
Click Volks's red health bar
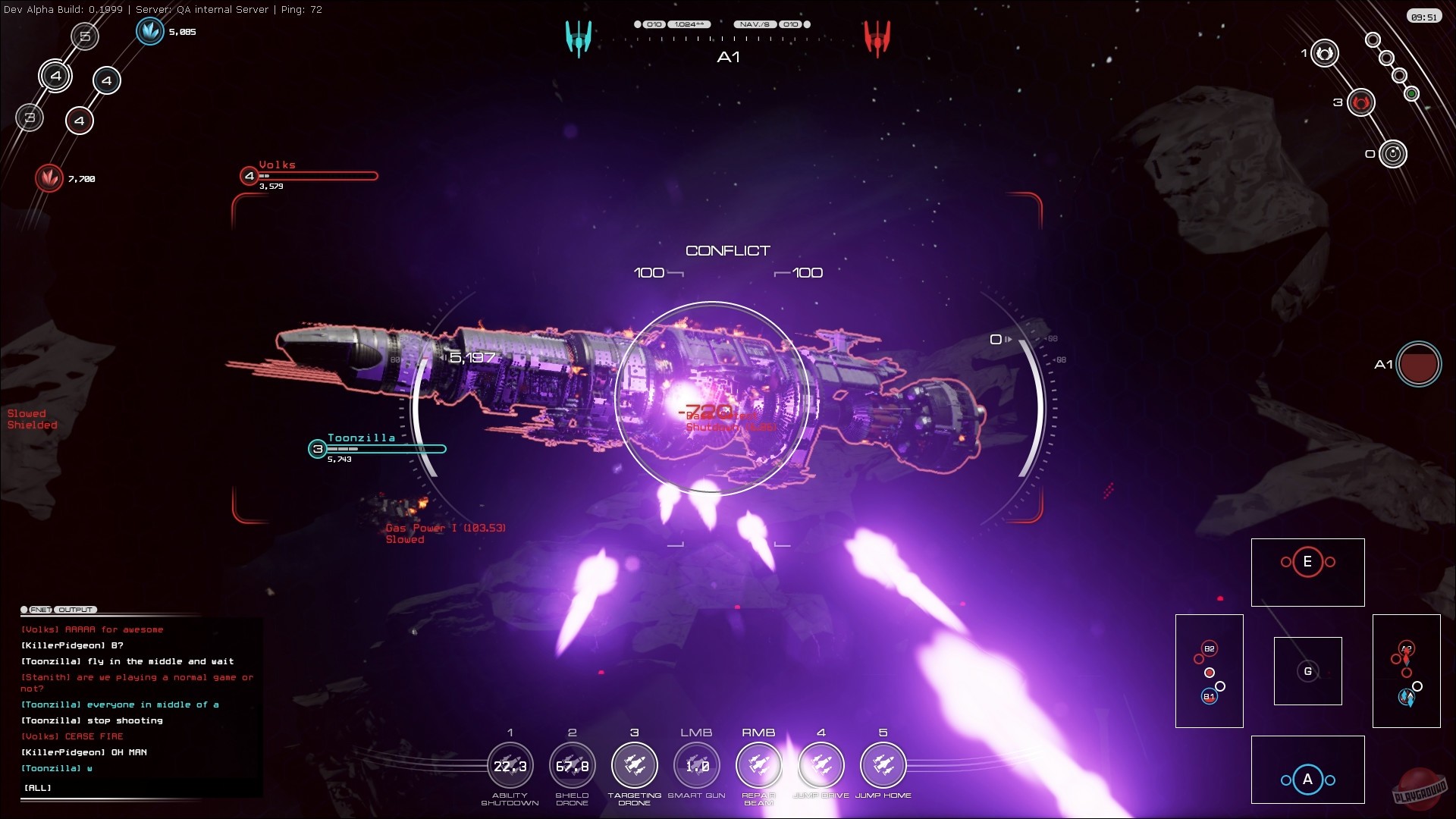318,176
